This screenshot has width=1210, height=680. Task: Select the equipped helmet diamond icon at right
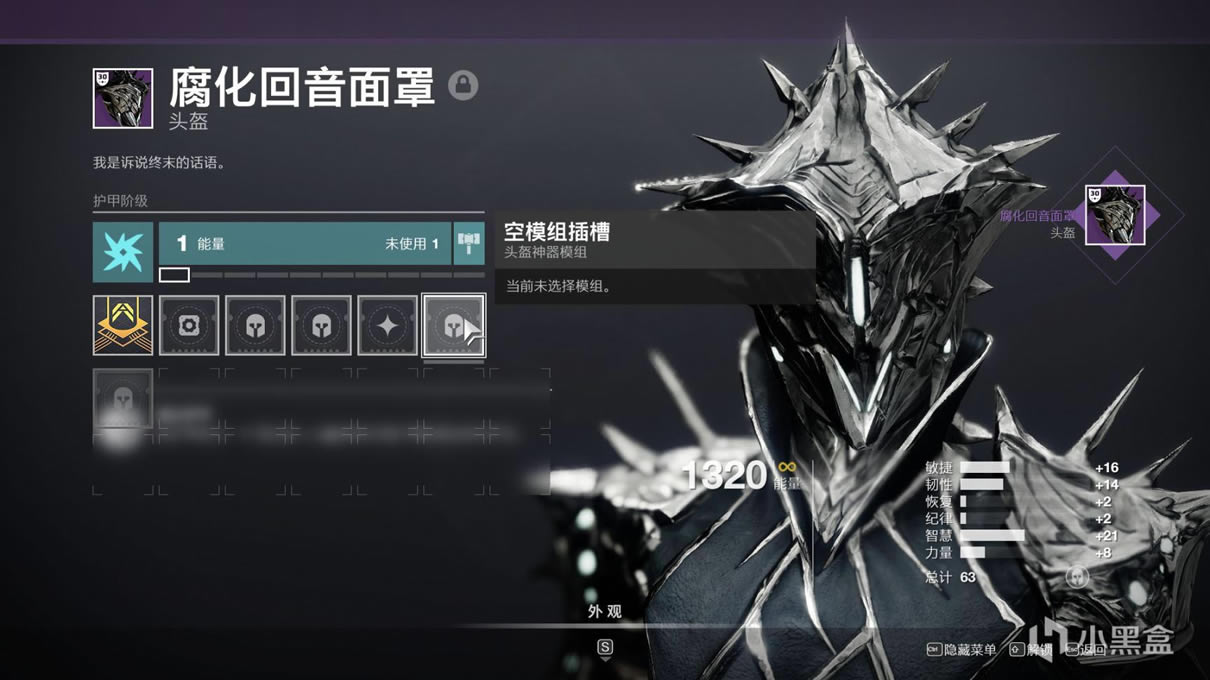[x=1115, y=215]
